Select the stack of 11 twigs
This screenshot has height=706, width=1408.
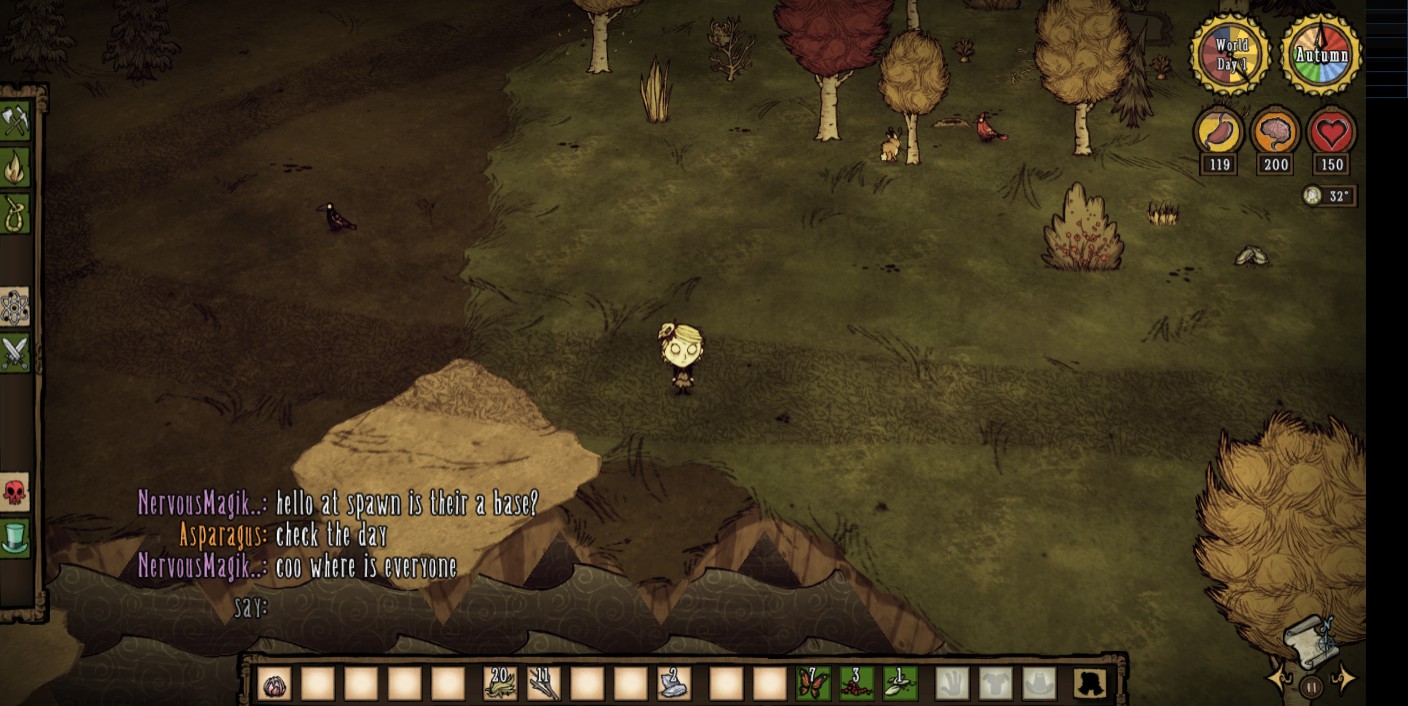(543, 684)
